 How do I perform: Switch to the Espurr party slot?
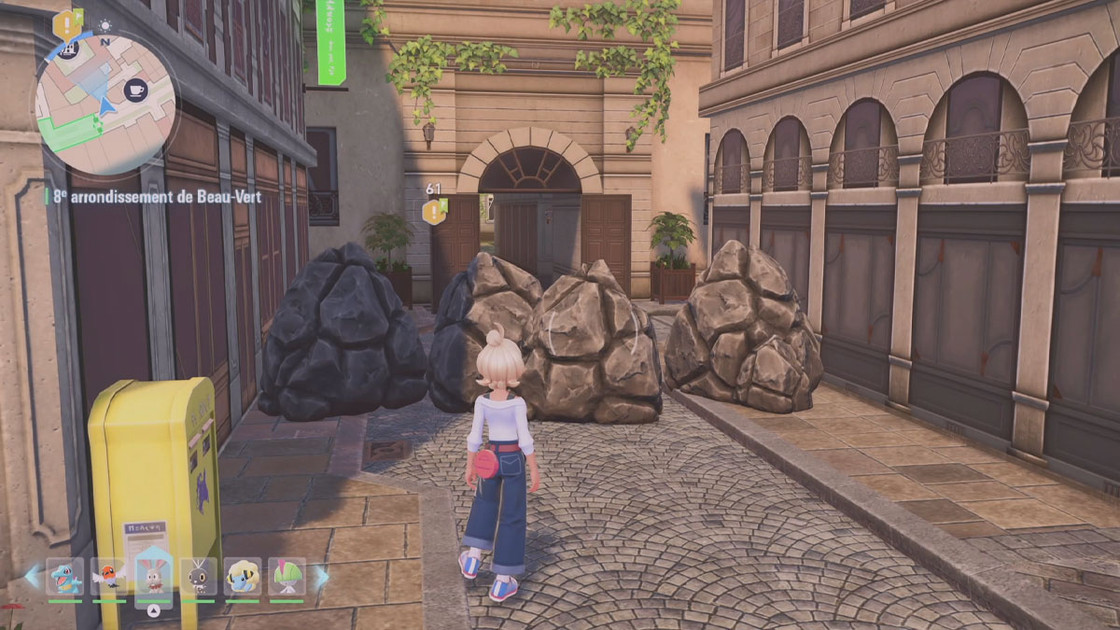197,577
